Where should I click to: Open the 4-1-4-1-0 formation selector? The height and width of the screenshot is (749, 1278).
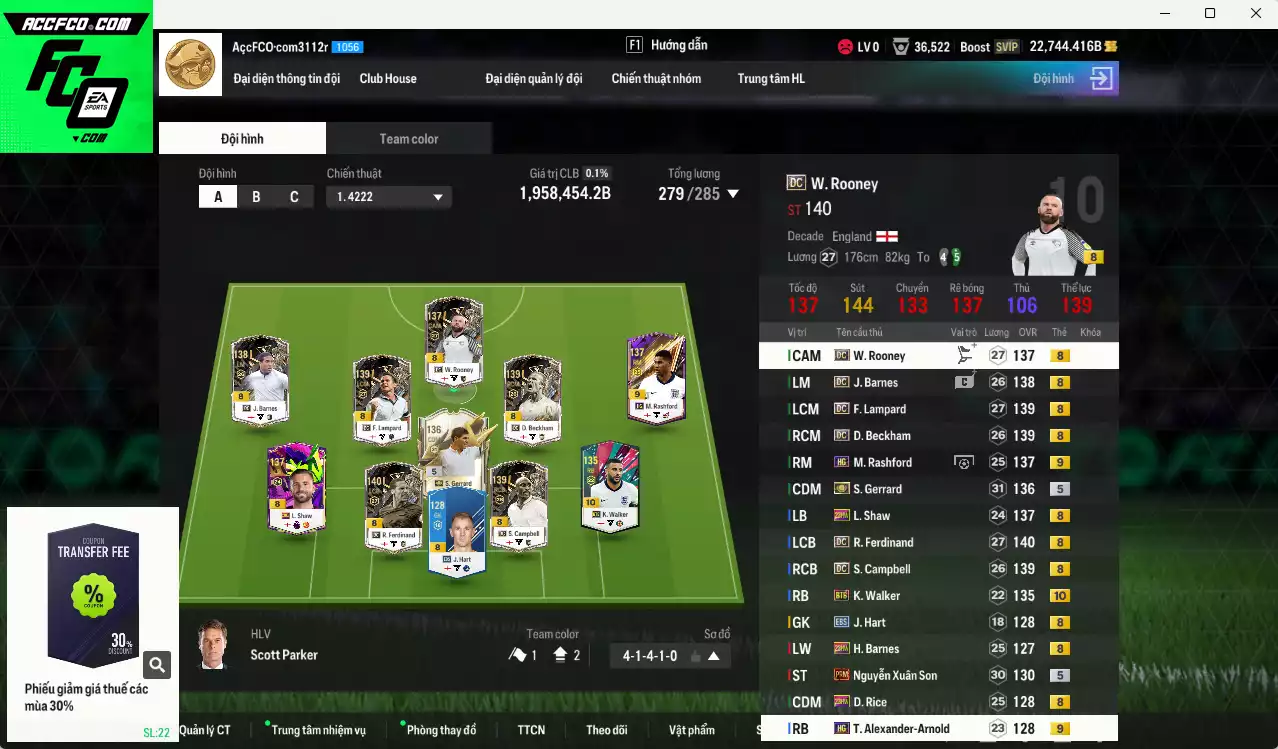[x=670, y=656]
